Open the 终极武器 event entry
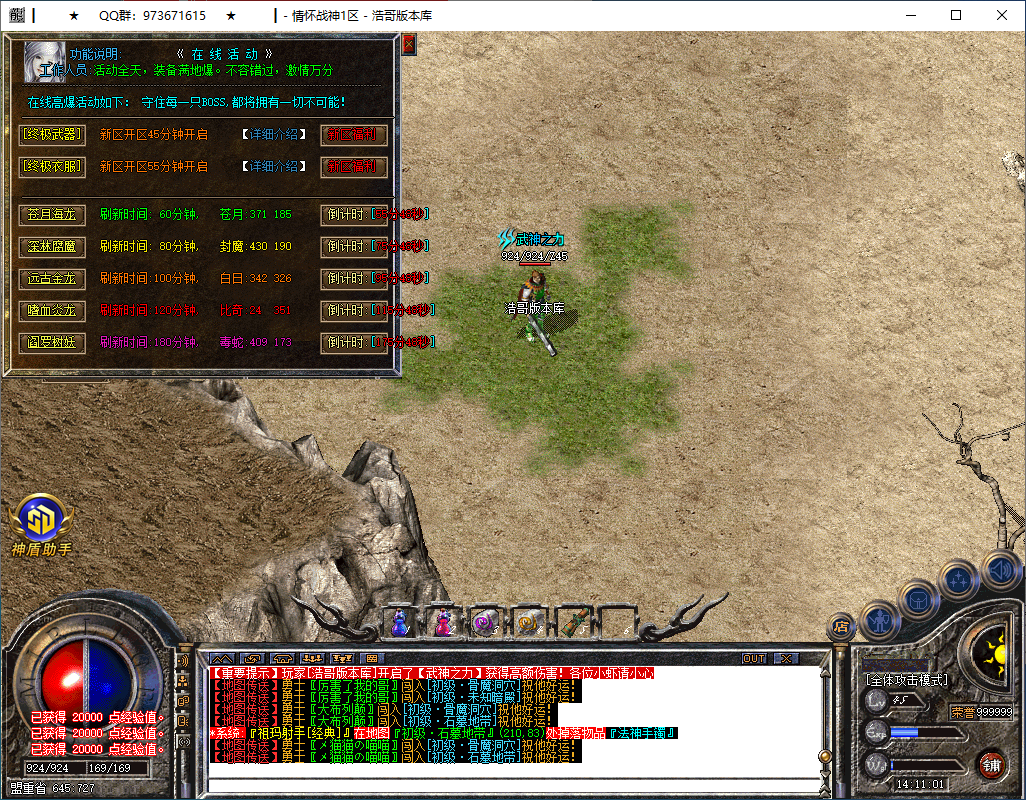This screenshot has height=800, width=1026. [53, 134]
